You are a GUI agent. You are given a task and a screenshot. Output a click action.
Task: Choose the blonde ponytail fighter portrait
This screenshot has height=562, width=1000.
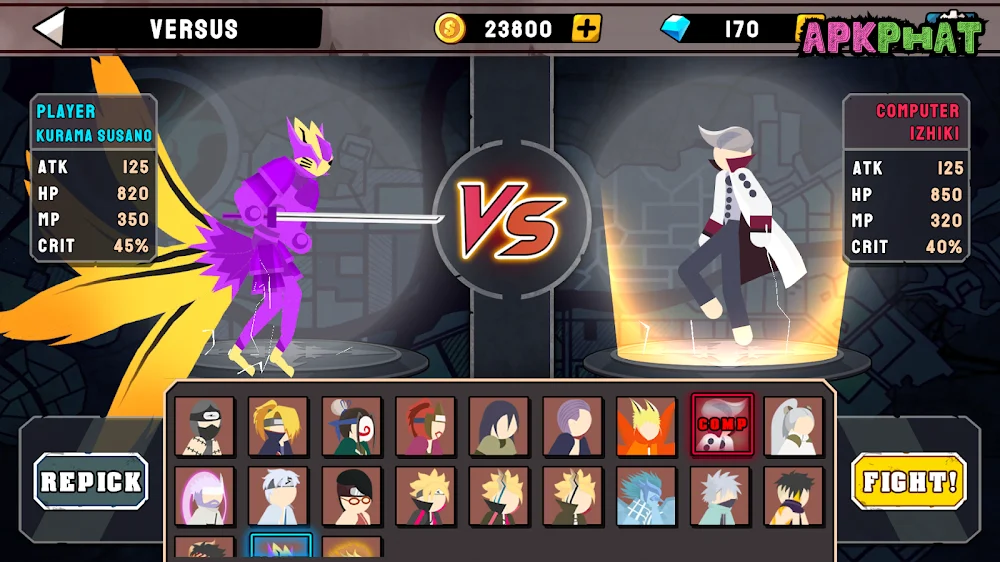point(279,427)
